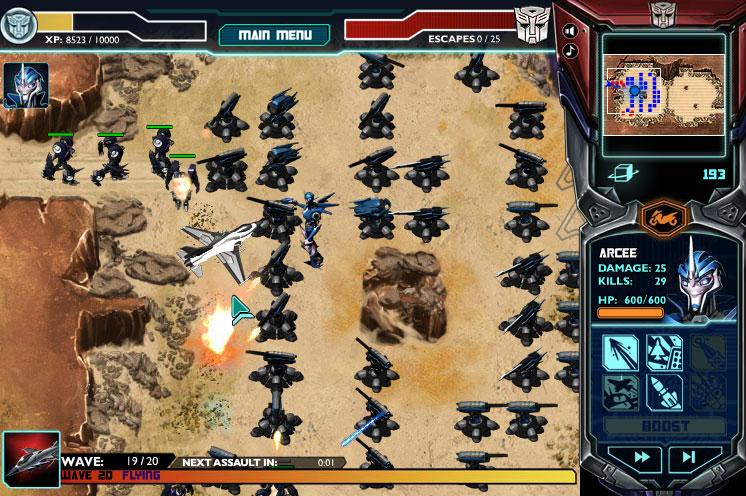Speed up game with fast-forward button

tap(620, 458)
